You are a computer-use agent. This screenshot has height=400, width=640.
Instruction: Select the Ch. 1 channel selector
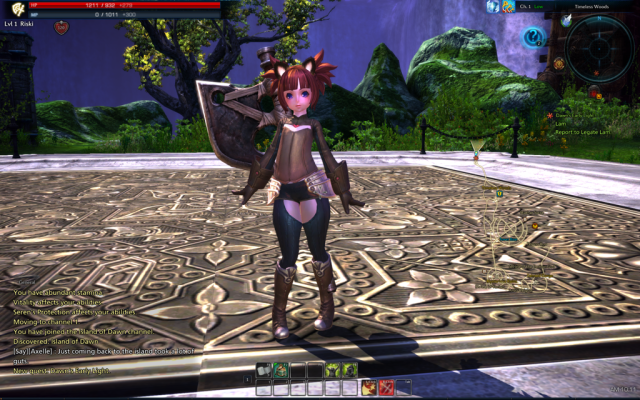coord(524,6)
